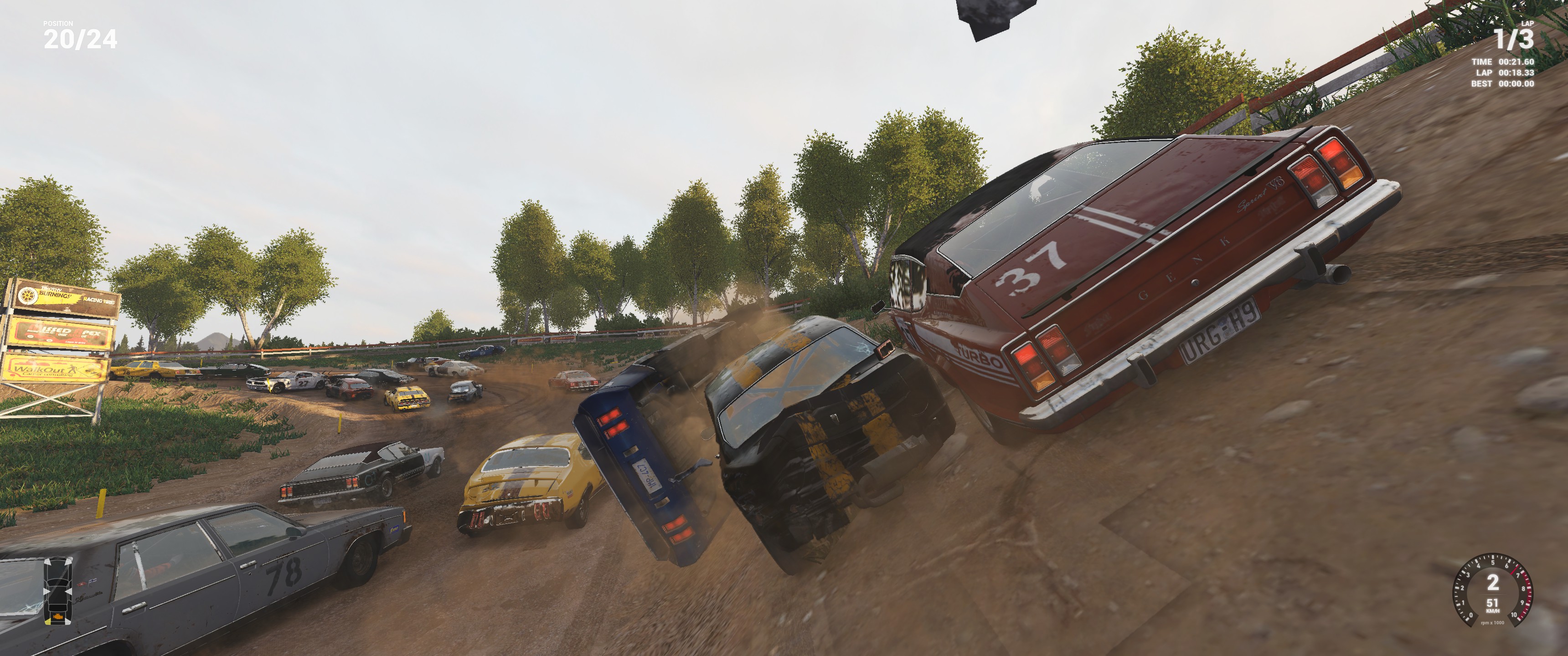Select the tachometer gauge dial
The image size is (1568, 656).
[1492, 589]
